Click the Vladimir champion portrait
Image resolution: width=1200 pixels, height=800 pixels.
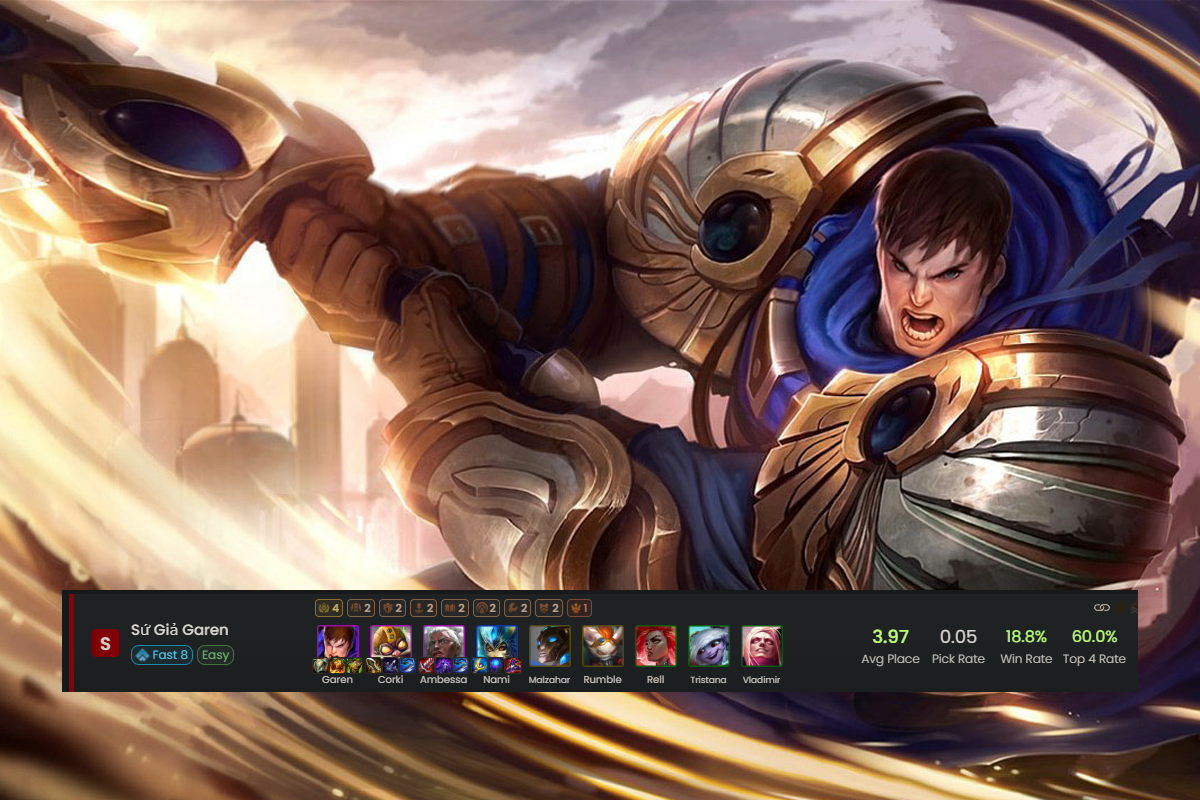761,645
